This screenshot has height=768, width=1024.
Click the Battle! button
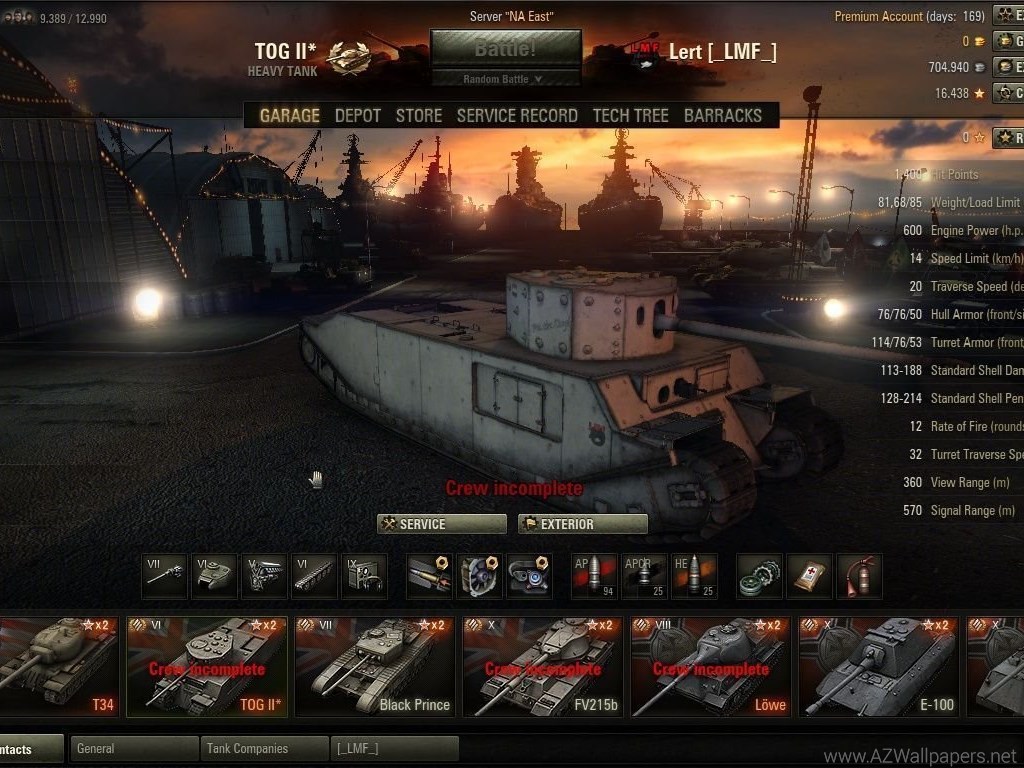(505, 48)
